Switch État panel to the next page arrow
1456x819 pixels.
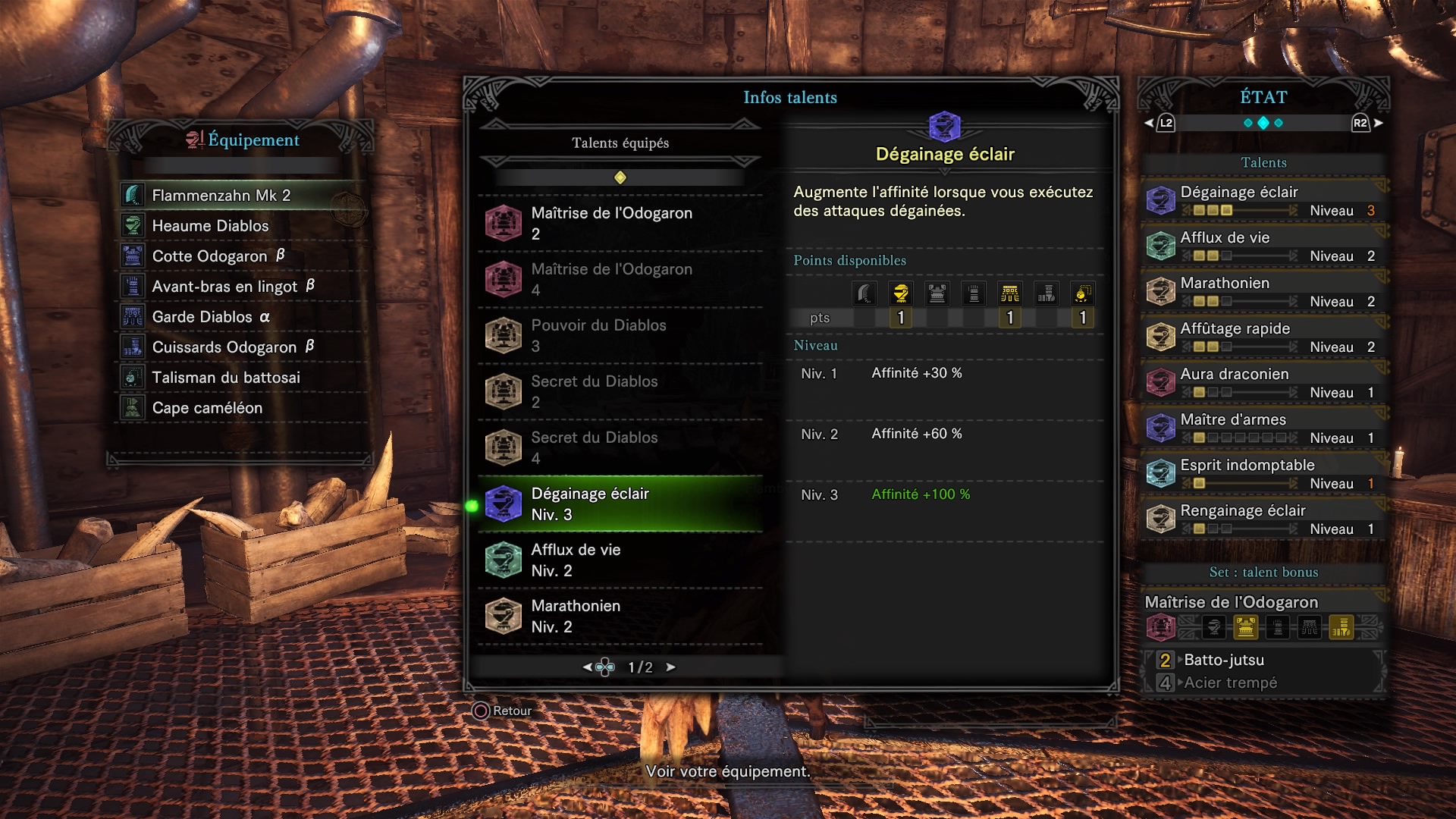point(1378,123)
